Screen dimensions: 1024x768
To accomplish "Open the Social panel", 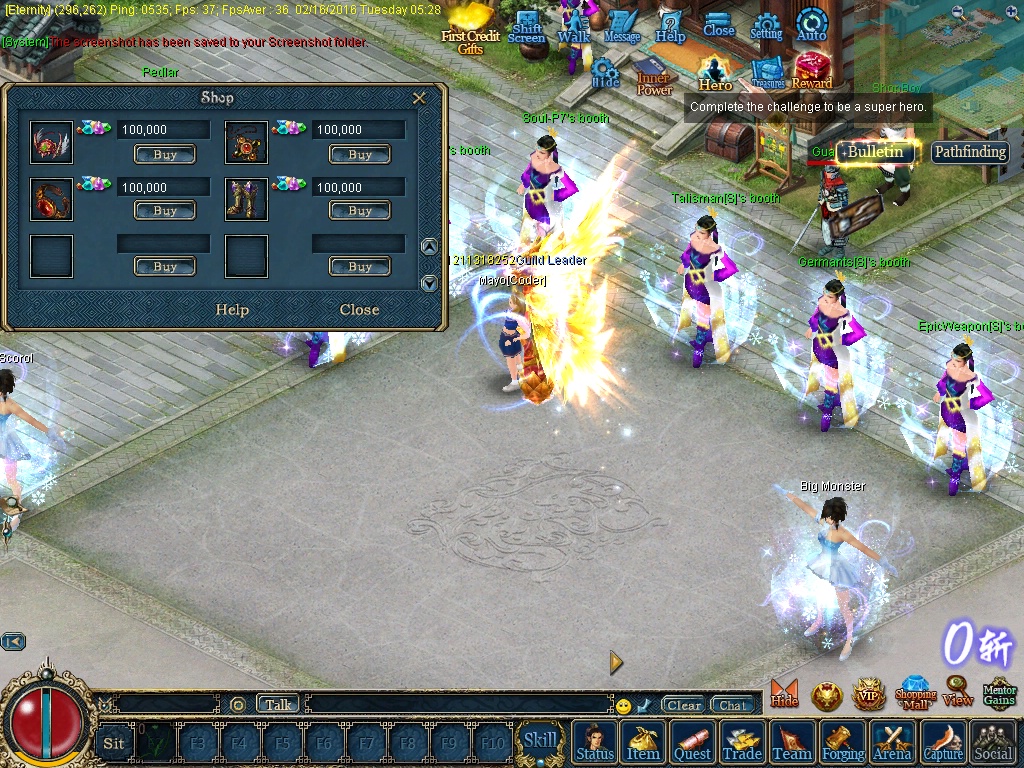I will pos(993,743).
